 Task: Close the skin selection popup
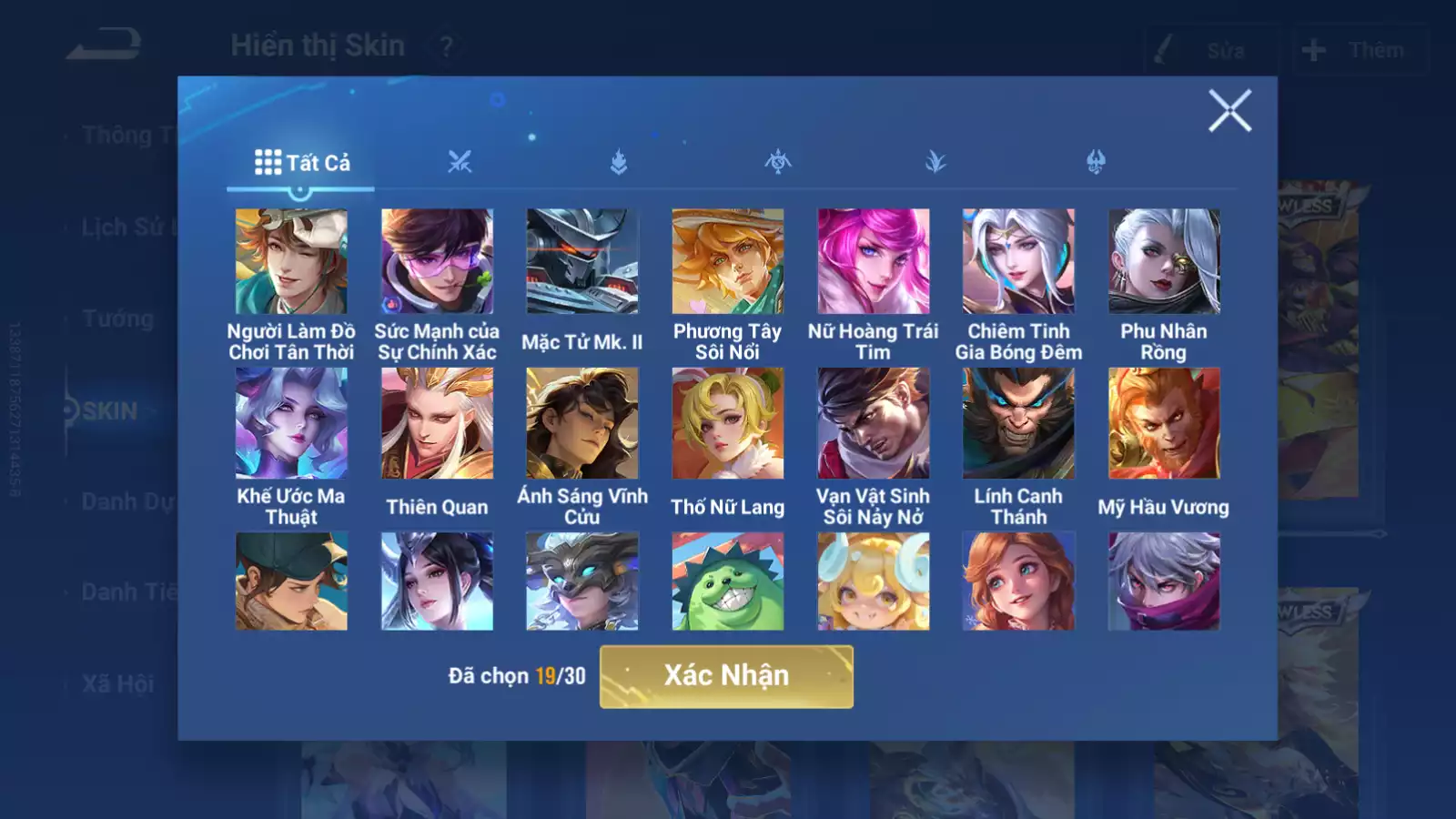(1229, 111)
